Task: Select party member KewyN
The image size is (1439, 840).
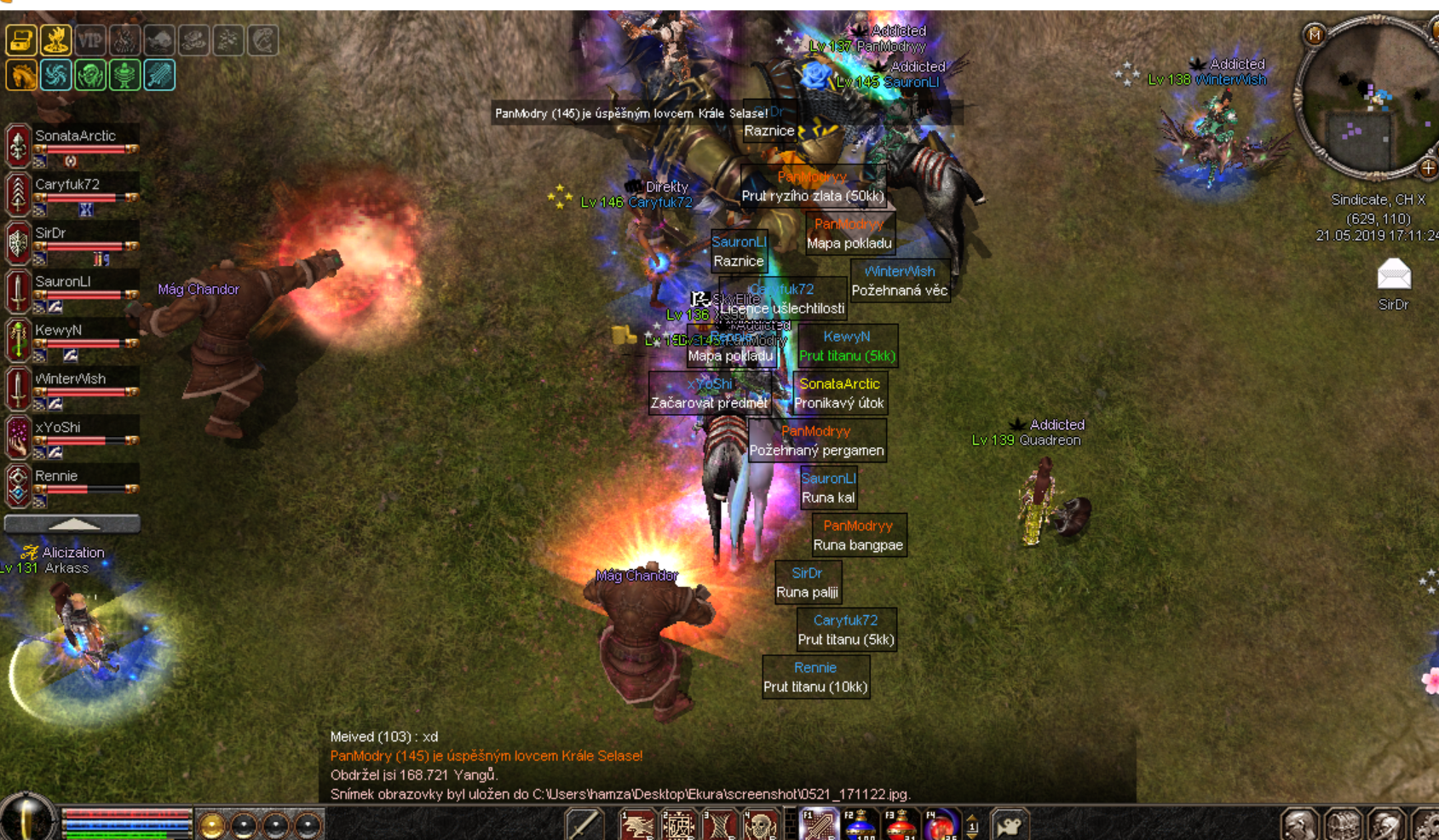Action: click(x=59, y=331)
